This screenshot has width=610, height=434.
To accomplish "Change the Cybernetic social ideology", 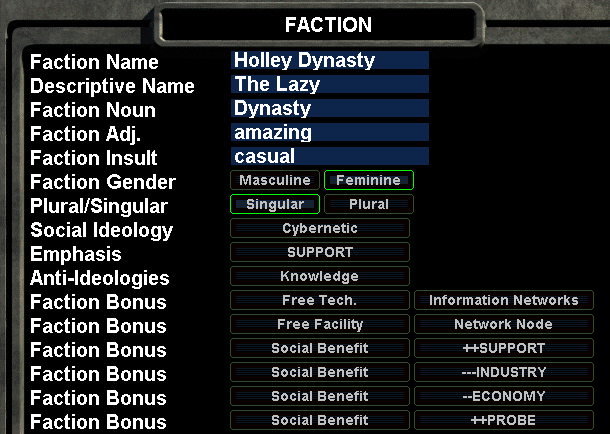I will 320,228.
